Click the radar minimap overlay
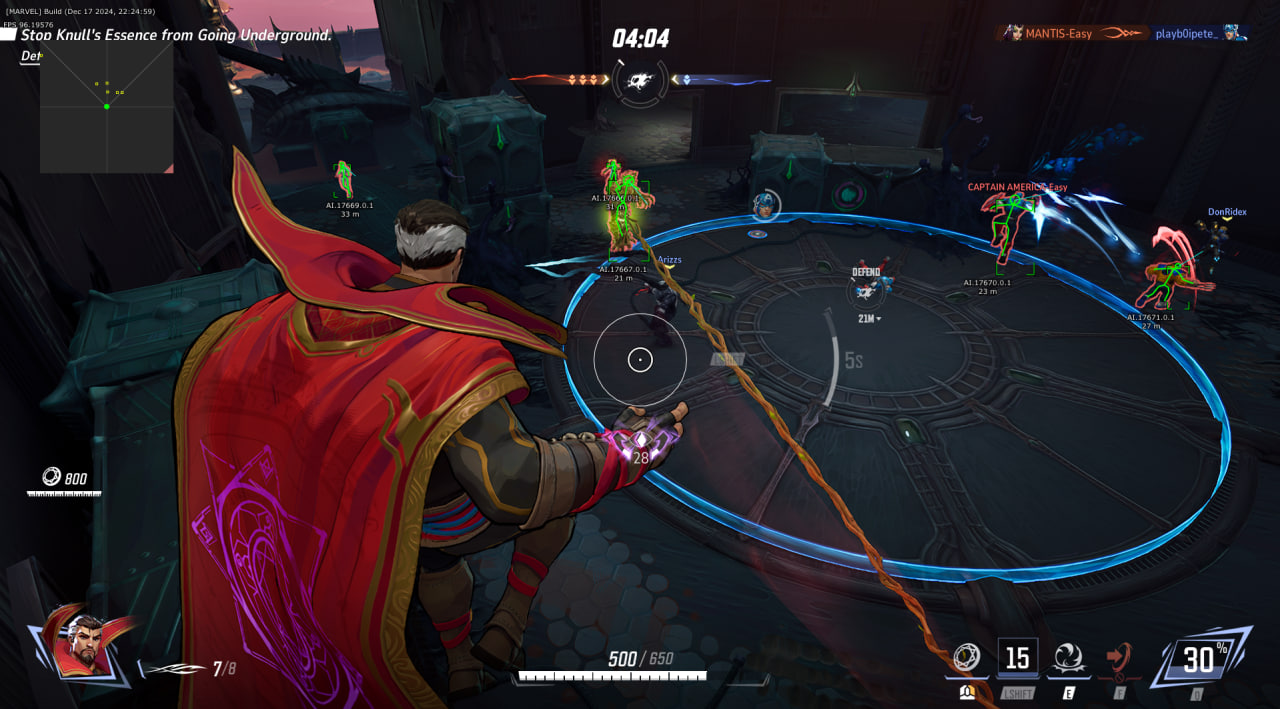 [106, 108]
